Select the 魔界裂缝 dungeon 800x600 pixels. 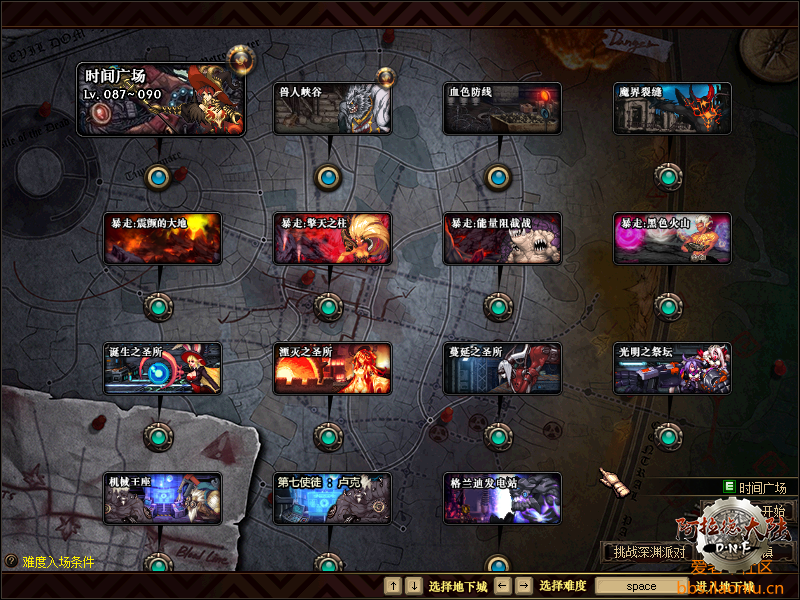pyautogui.click(x=672, y=108)
